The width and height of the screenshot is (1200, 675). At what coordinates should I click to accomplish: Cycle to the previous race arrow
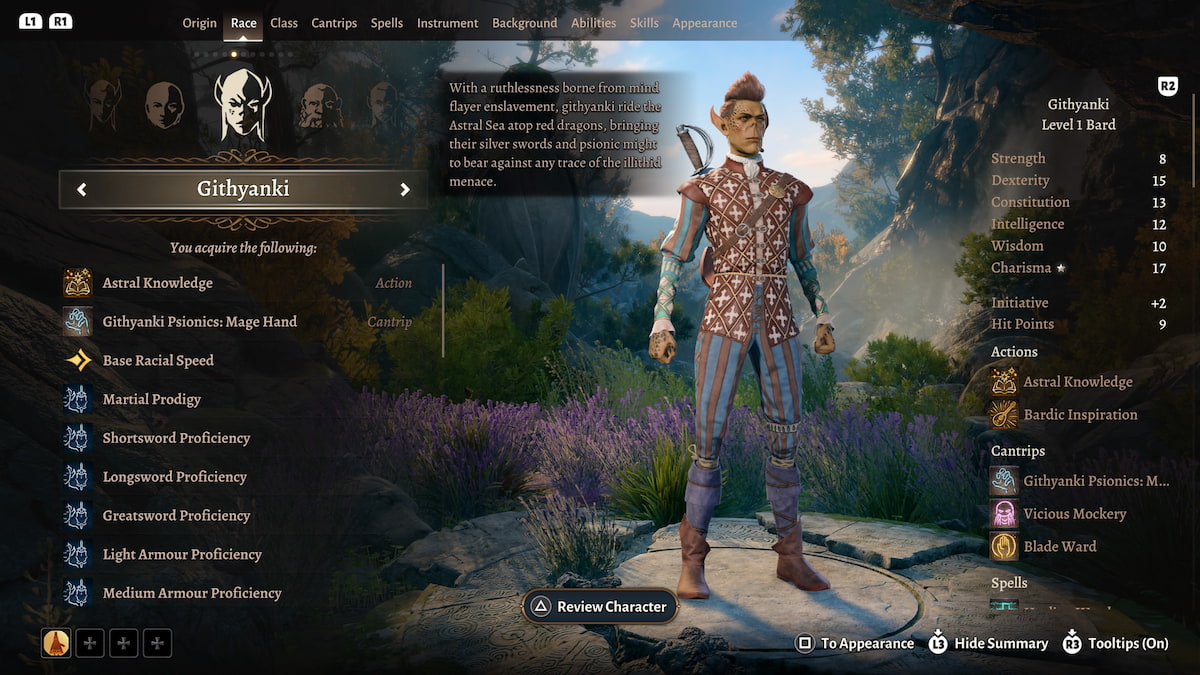coord(82,190)
